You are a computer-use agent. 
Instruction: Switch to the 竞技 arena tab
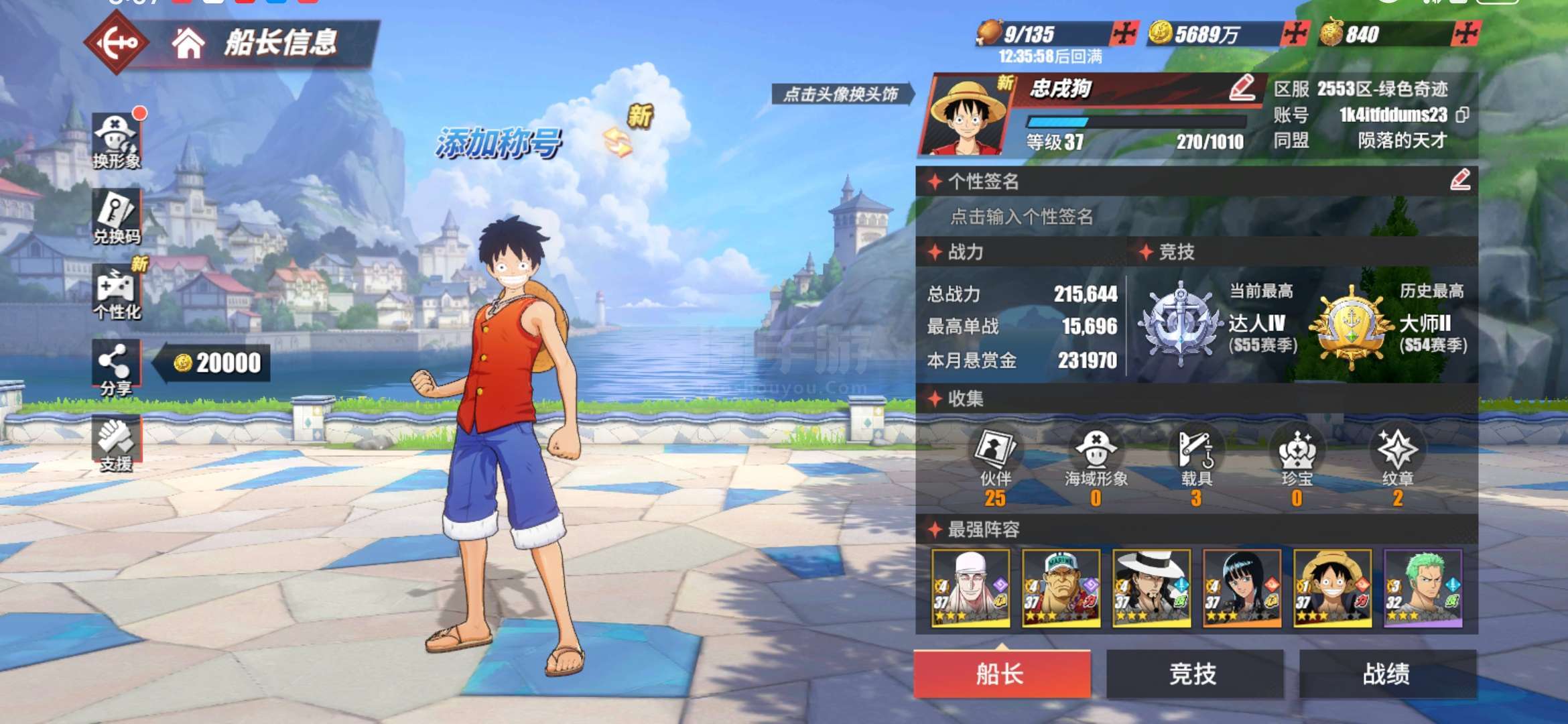(1194, 674)
